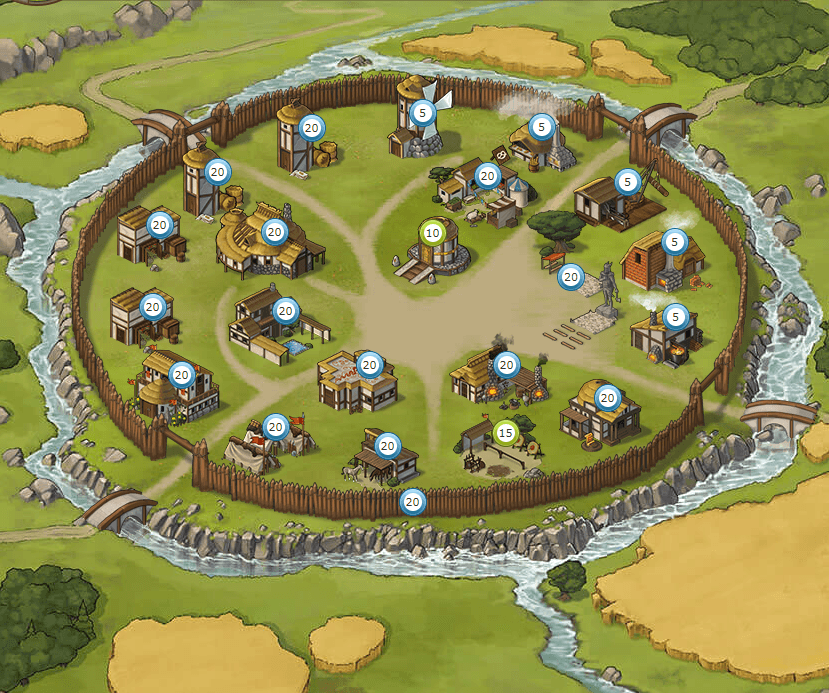Image resolution: width=829 pixels, height=693 pixels.
Task: Open the stone statue's level 20 badge
Action: click(571, 276)
